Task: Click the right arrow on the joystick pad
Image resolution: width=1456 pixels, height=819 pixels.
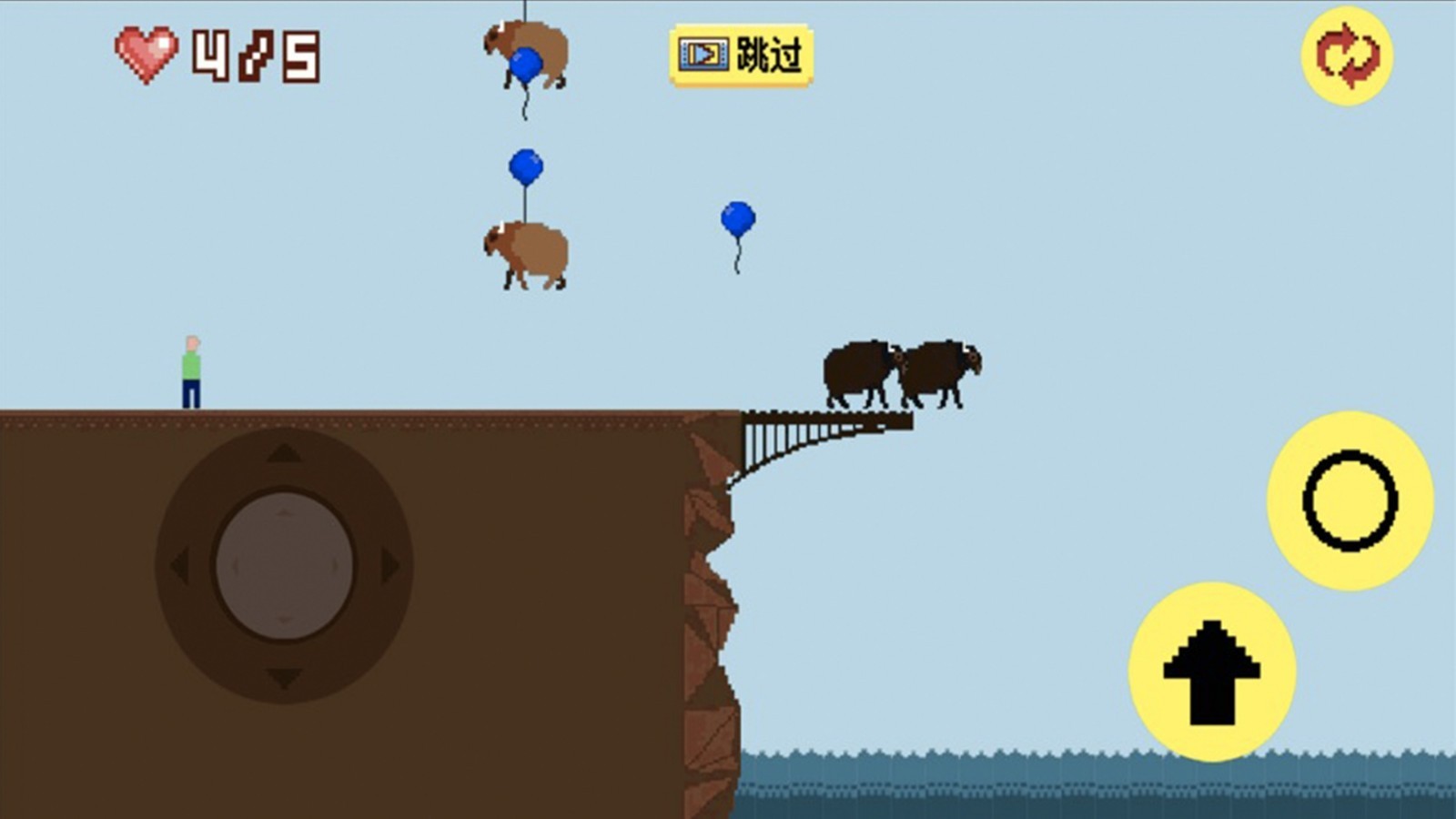Action: 391,564
